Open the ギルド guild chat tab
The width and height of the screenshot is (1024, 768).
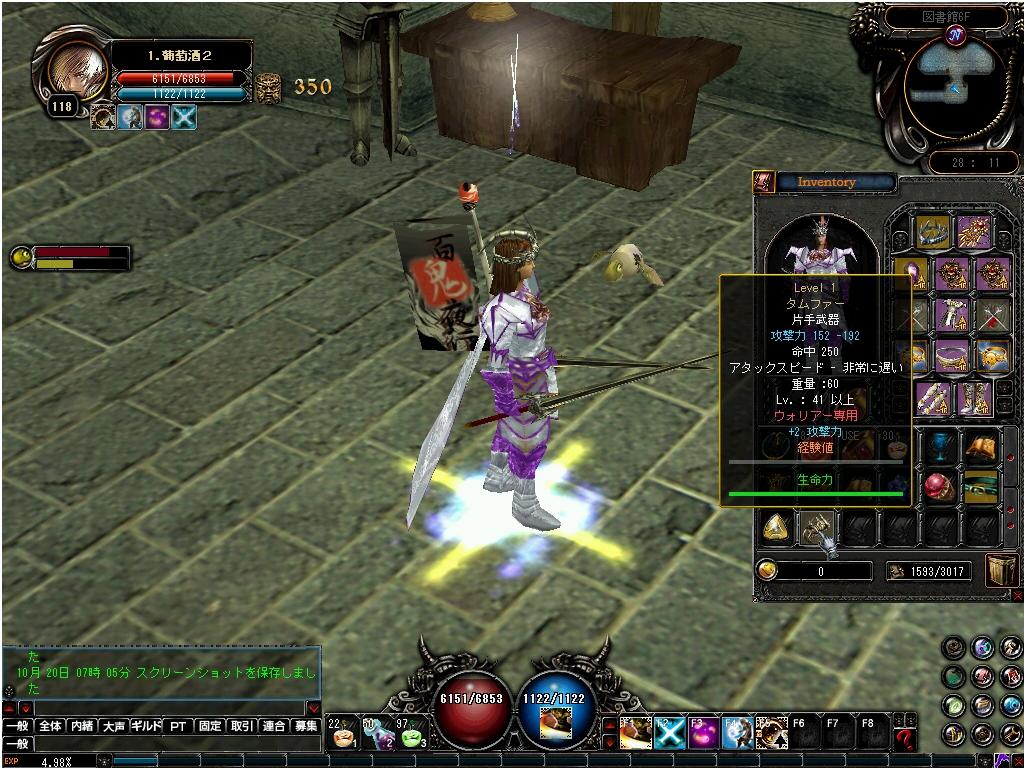pyautogui.click(x=146, y=726)
